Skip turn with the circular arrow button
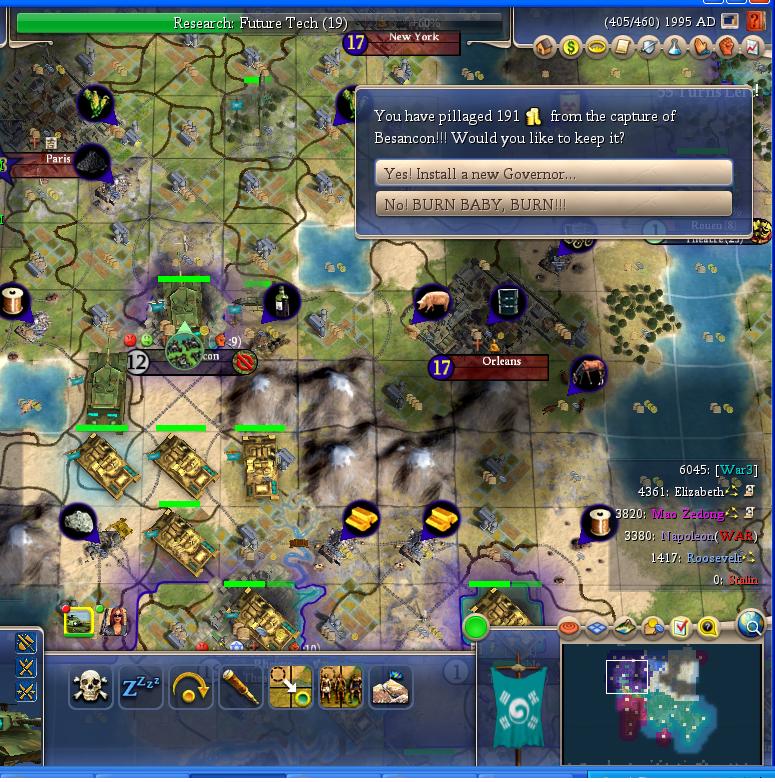The height and width of the screenshot is (782, 775). point(191,688)
